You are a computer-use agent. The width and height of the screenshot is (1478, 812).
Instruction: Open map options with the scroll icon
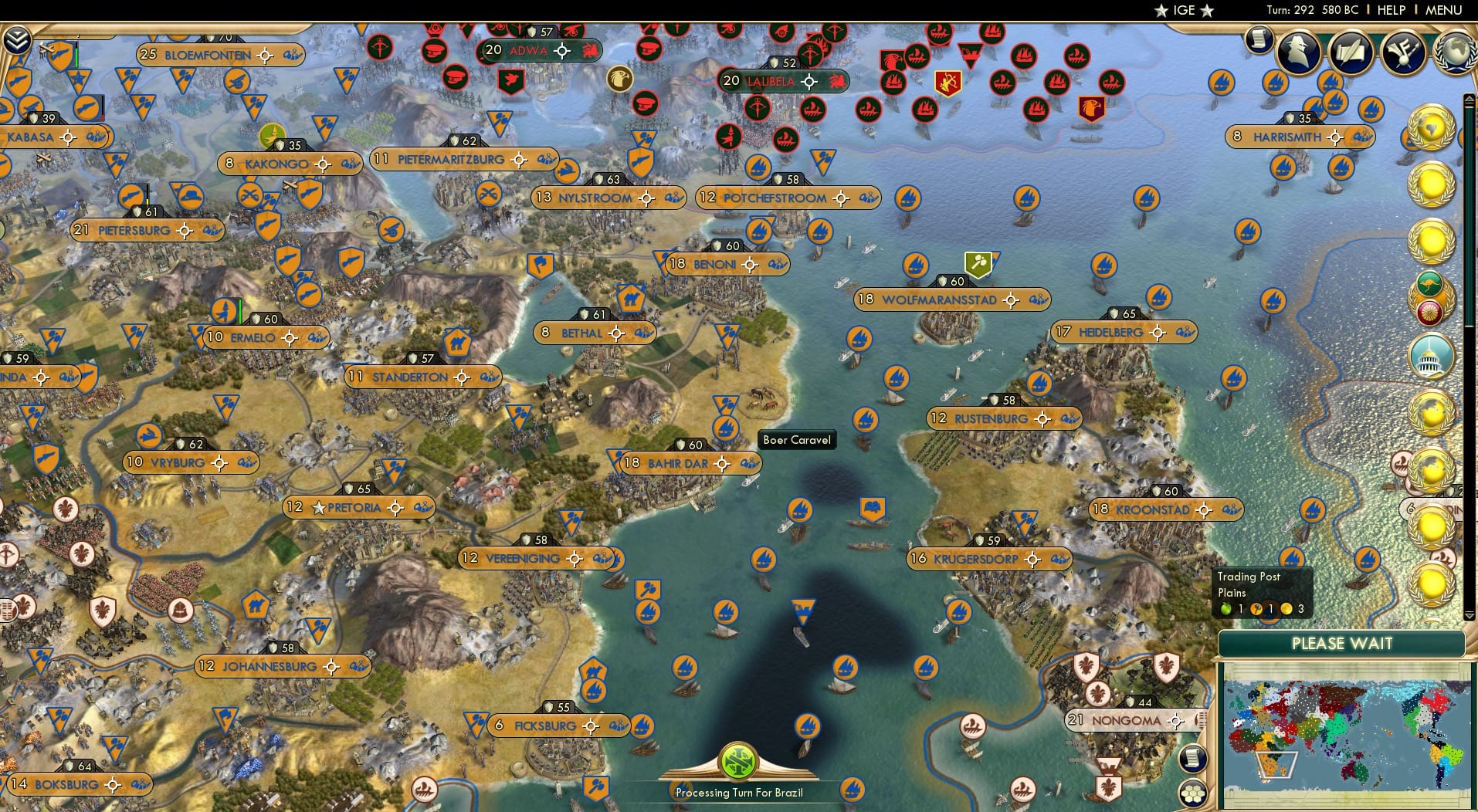(x=1194, y=759)
